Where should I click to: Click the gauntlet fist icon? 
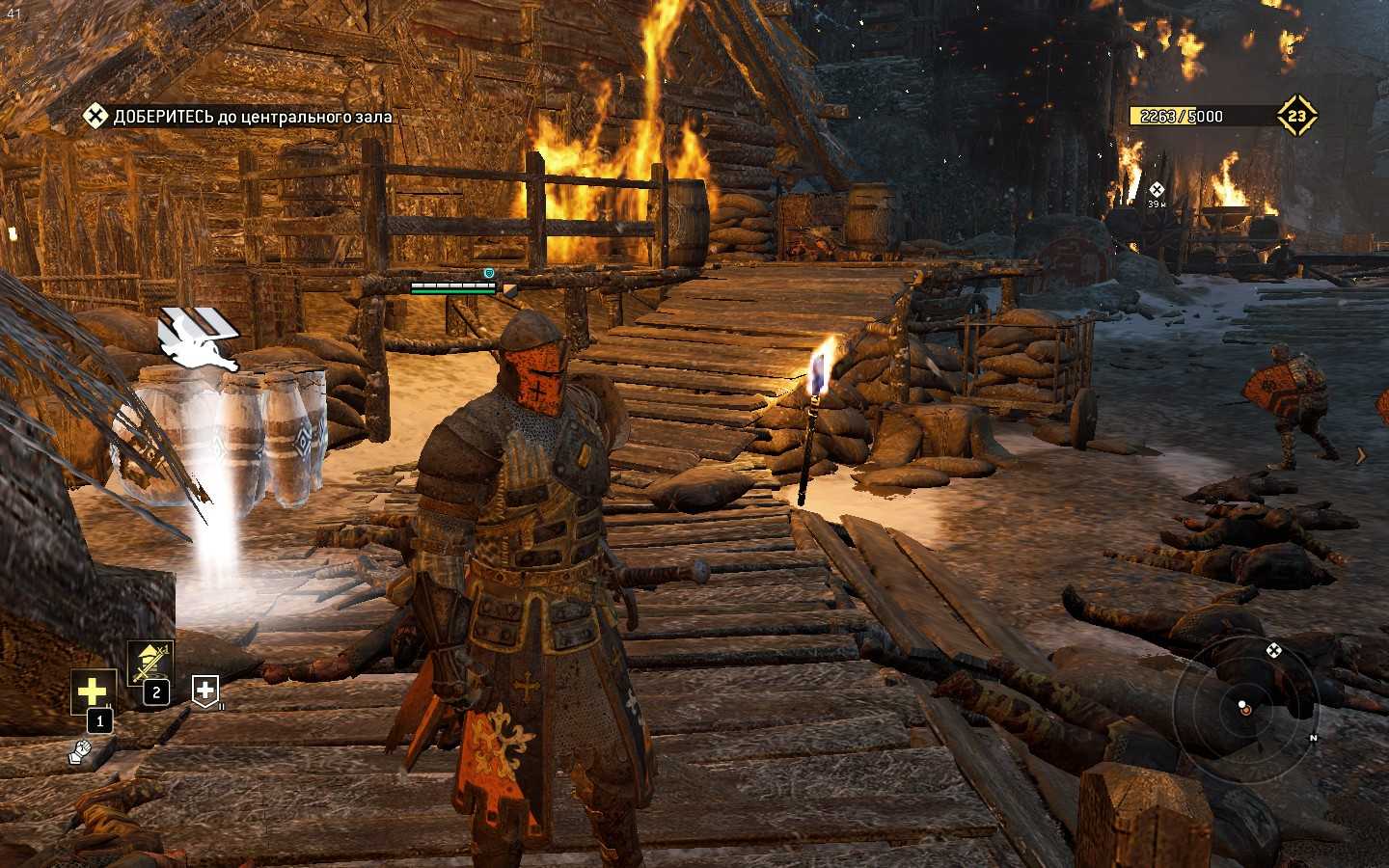coord(81,750)
